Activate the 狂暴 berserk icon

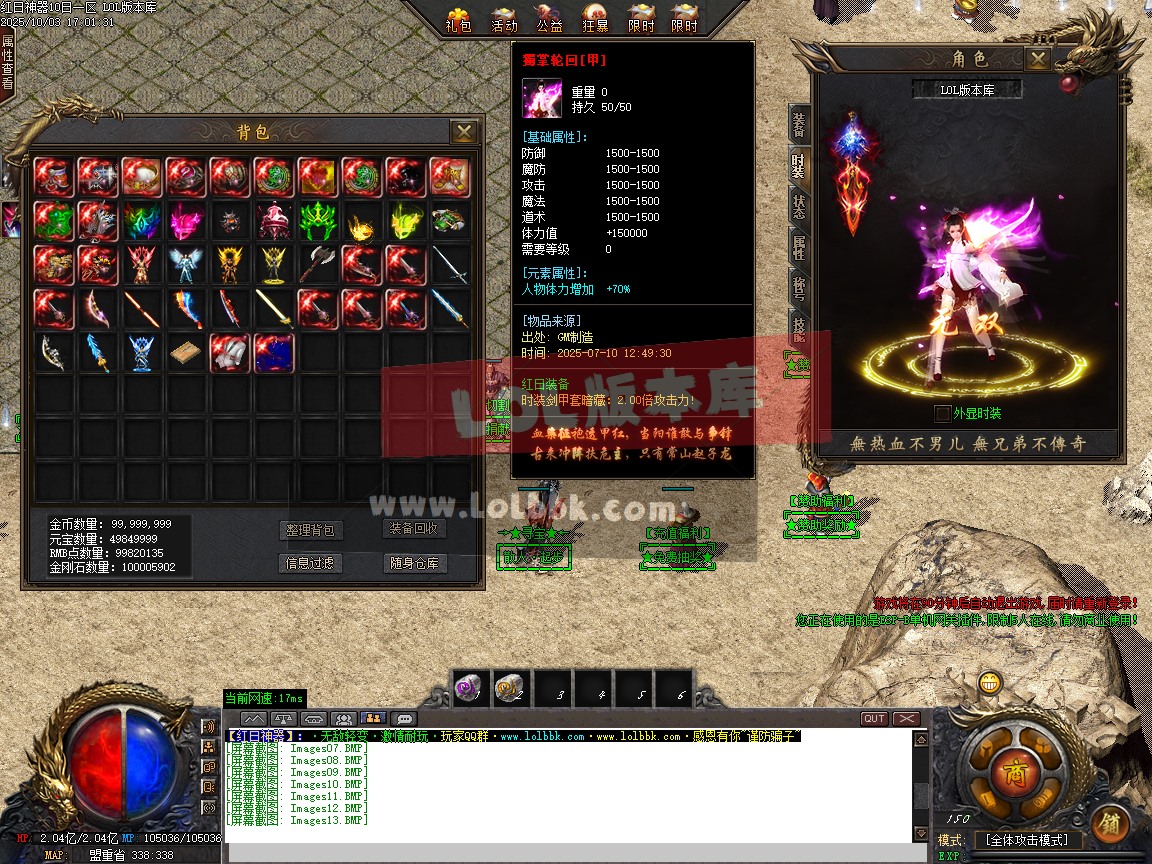[x=595, y=18]
